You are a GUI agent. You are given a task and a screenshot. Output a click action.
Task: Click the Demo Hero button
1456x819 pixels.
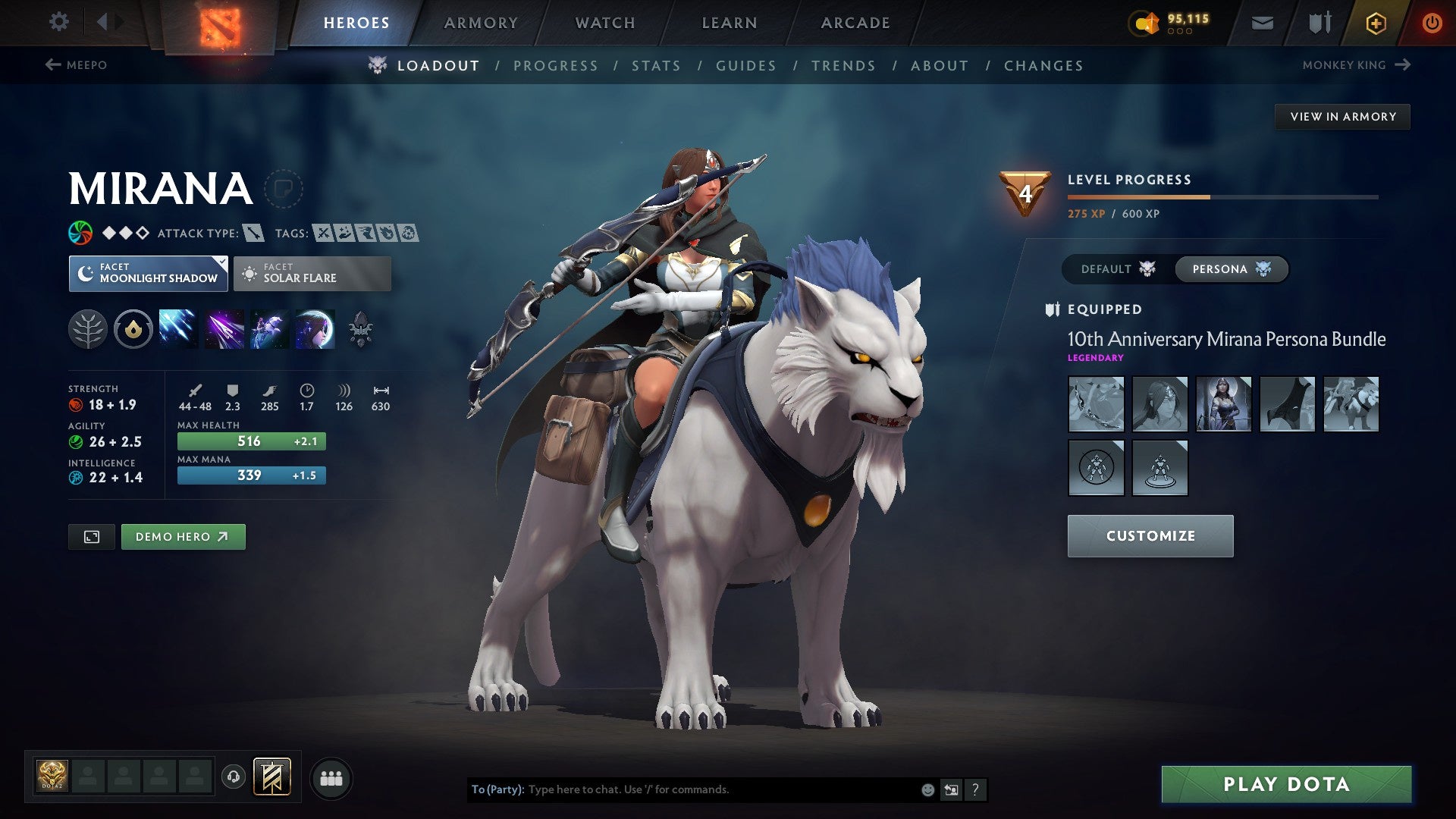[183, 536]
